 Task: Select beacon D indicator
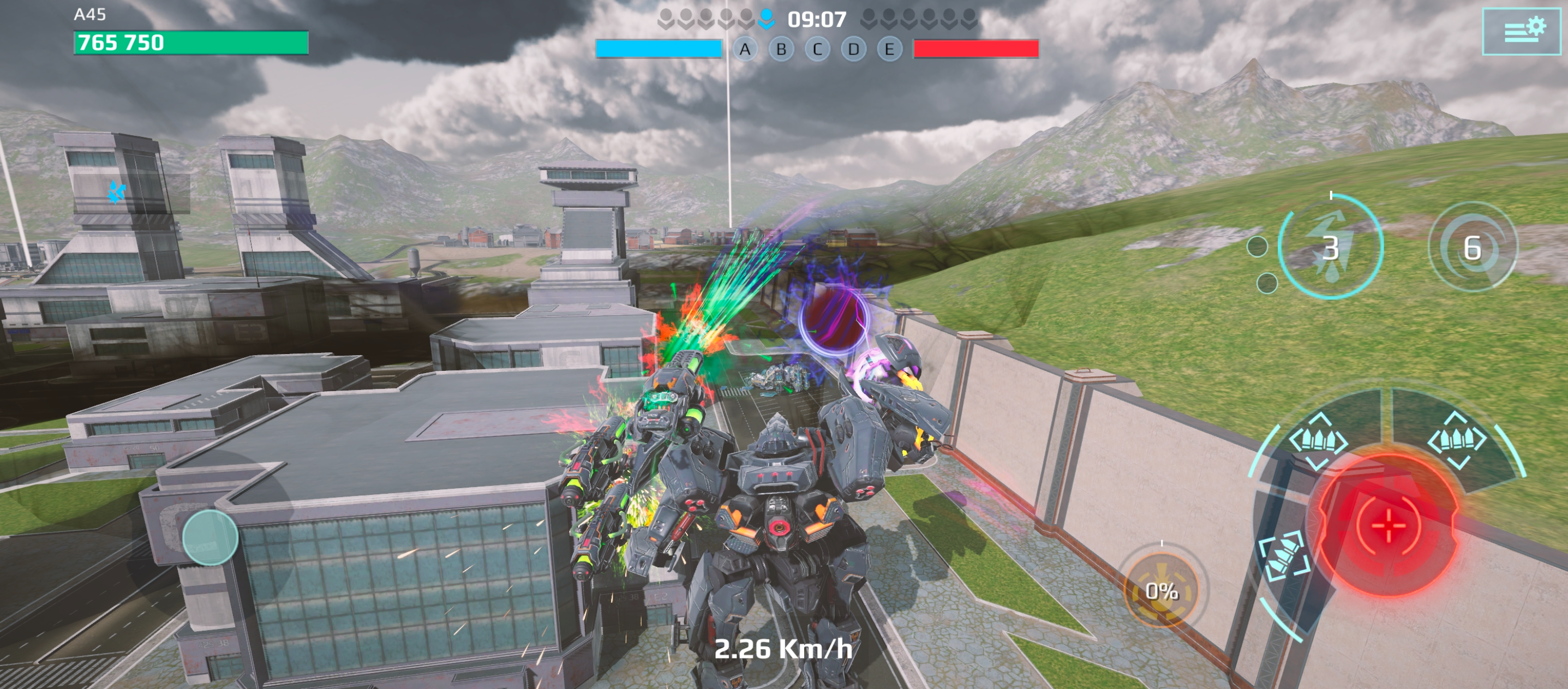tap(853, 49)
